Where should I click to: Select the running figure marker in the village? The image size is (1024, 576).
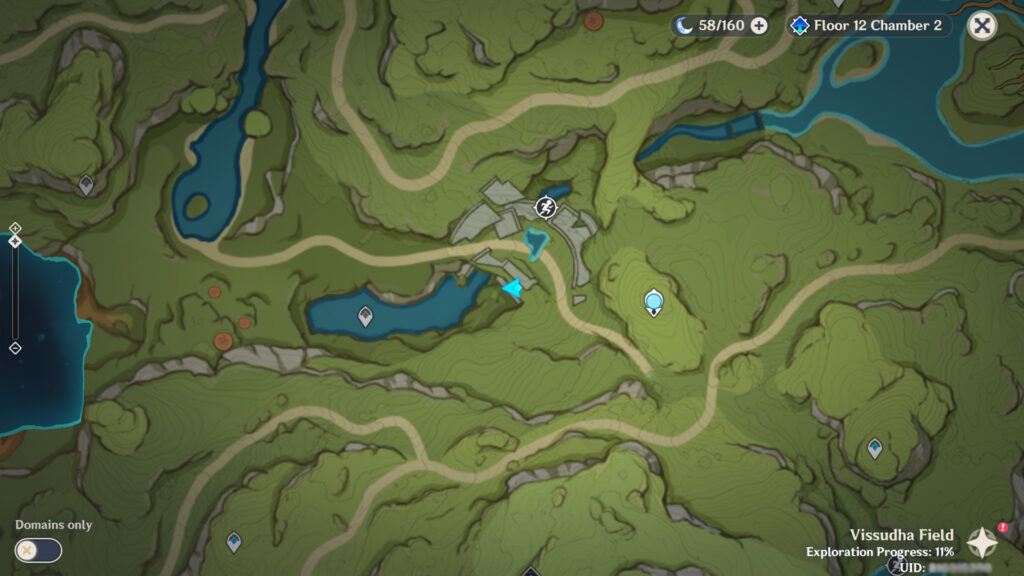[x=545, y=207]
